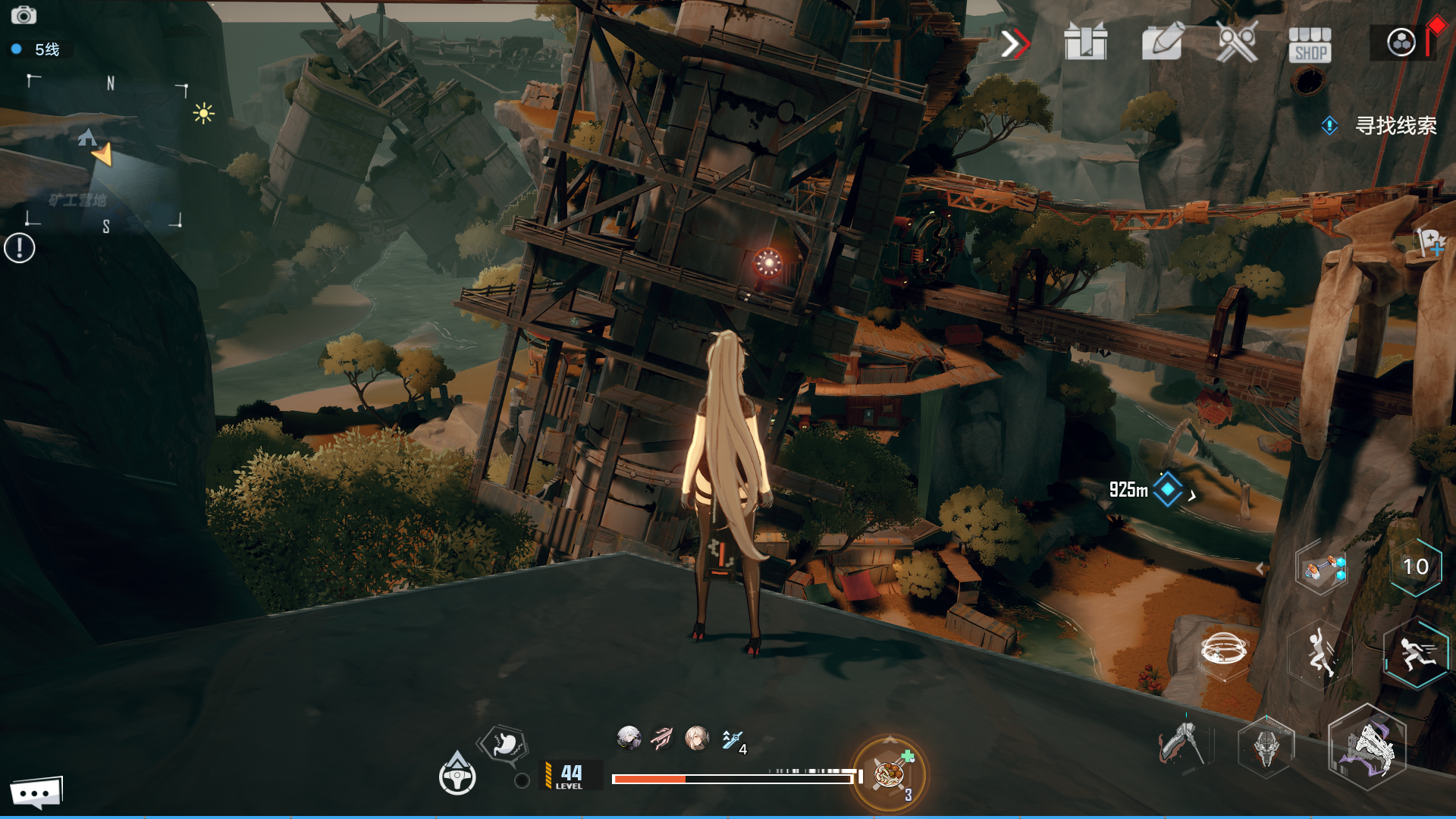Open the crossed swords menu
Viewport: 1456px width, 819px height.
pyautogui.click(x=1237, y=42)
